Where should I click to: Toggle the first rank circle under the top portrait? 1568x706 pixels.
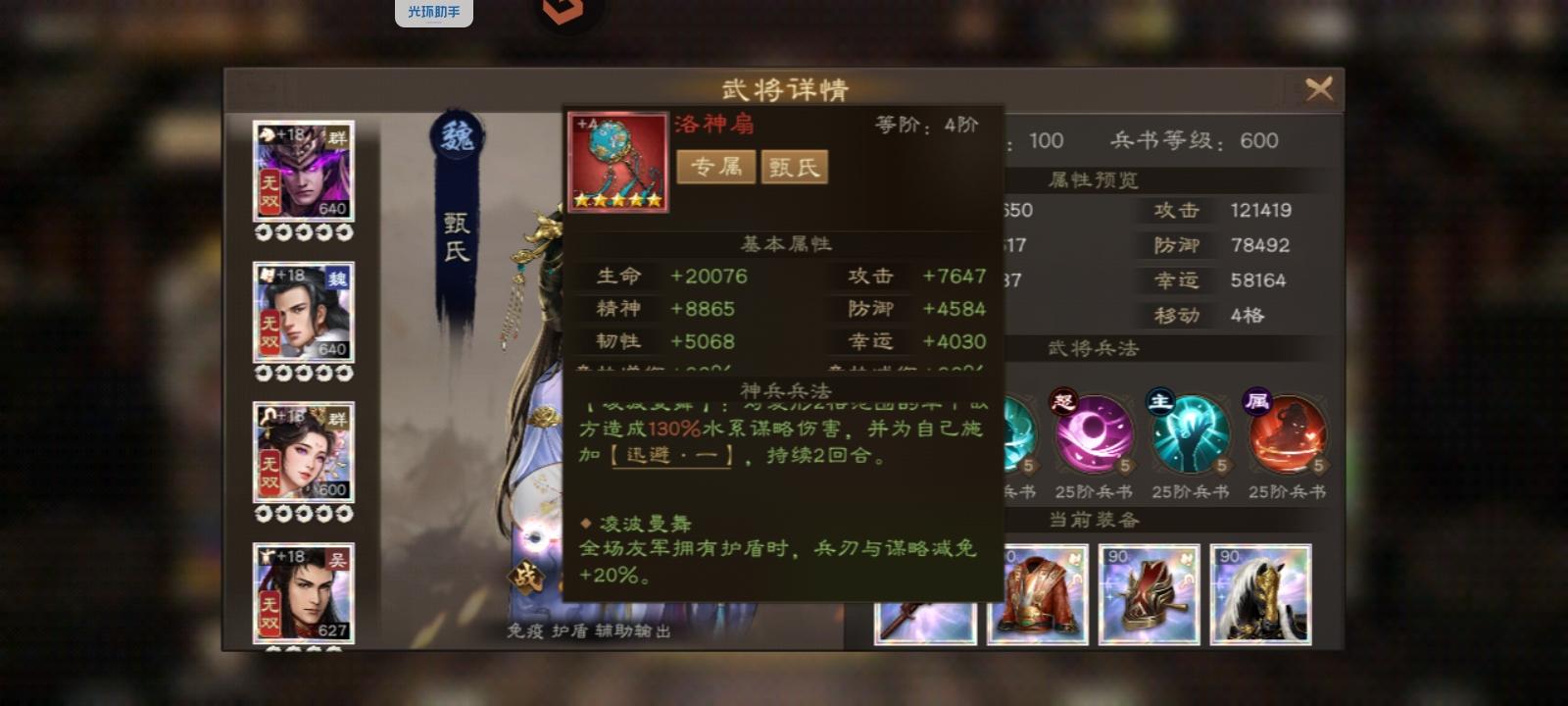click(261, 232)
